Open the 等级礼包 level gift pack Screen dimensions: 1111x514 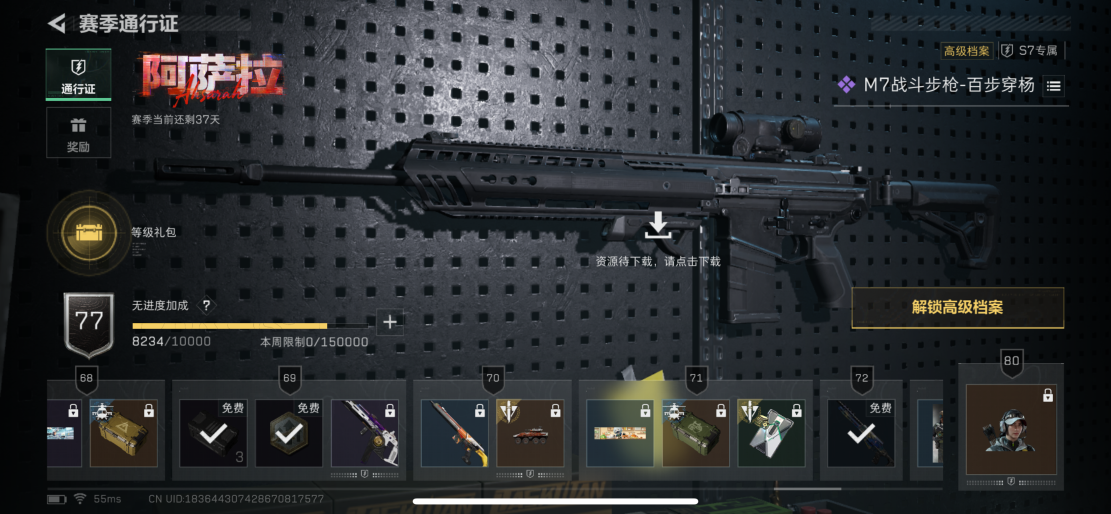tap(91, 233)
